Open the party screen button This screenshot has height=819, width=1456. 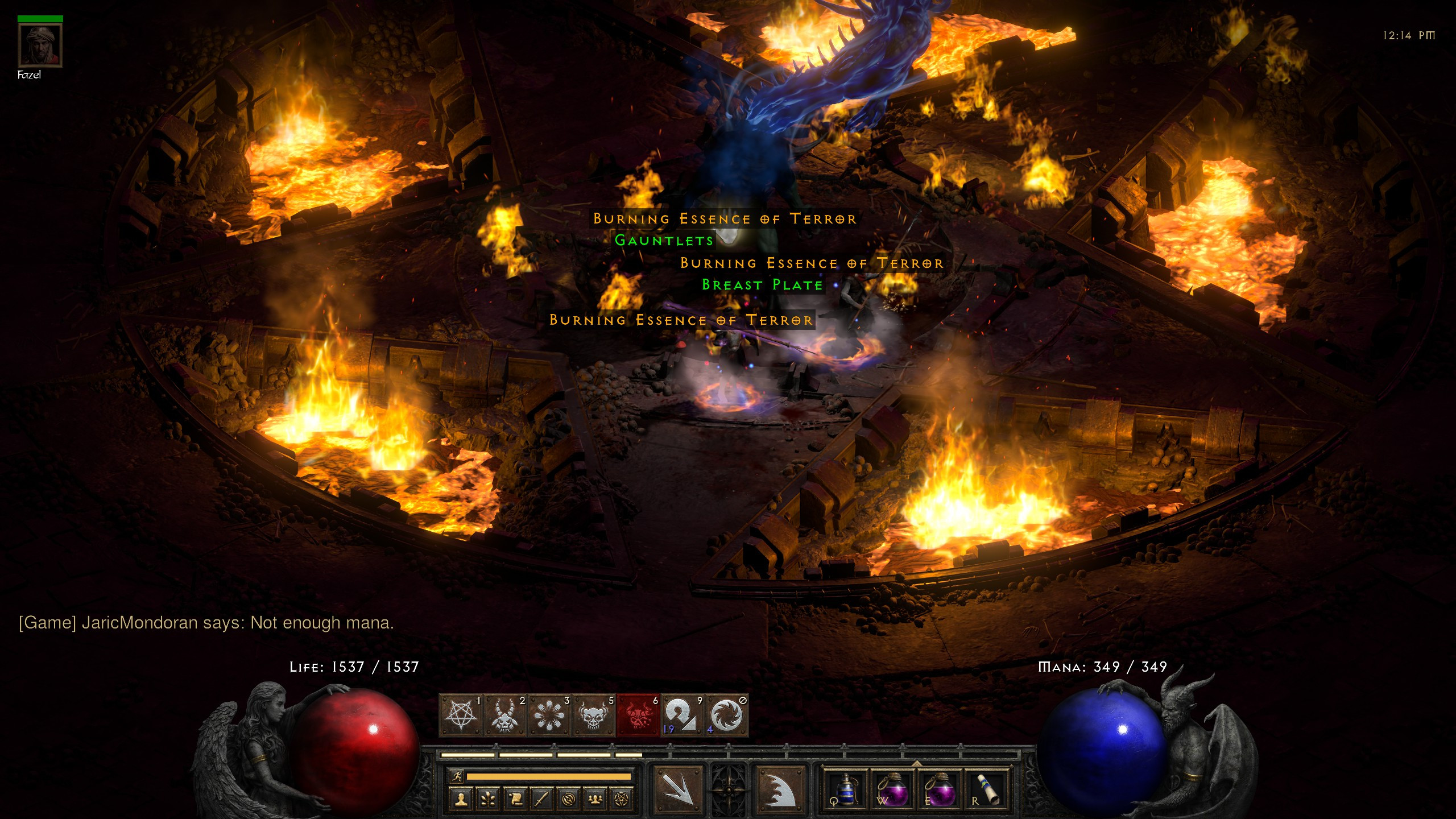[x=595, y=799]
